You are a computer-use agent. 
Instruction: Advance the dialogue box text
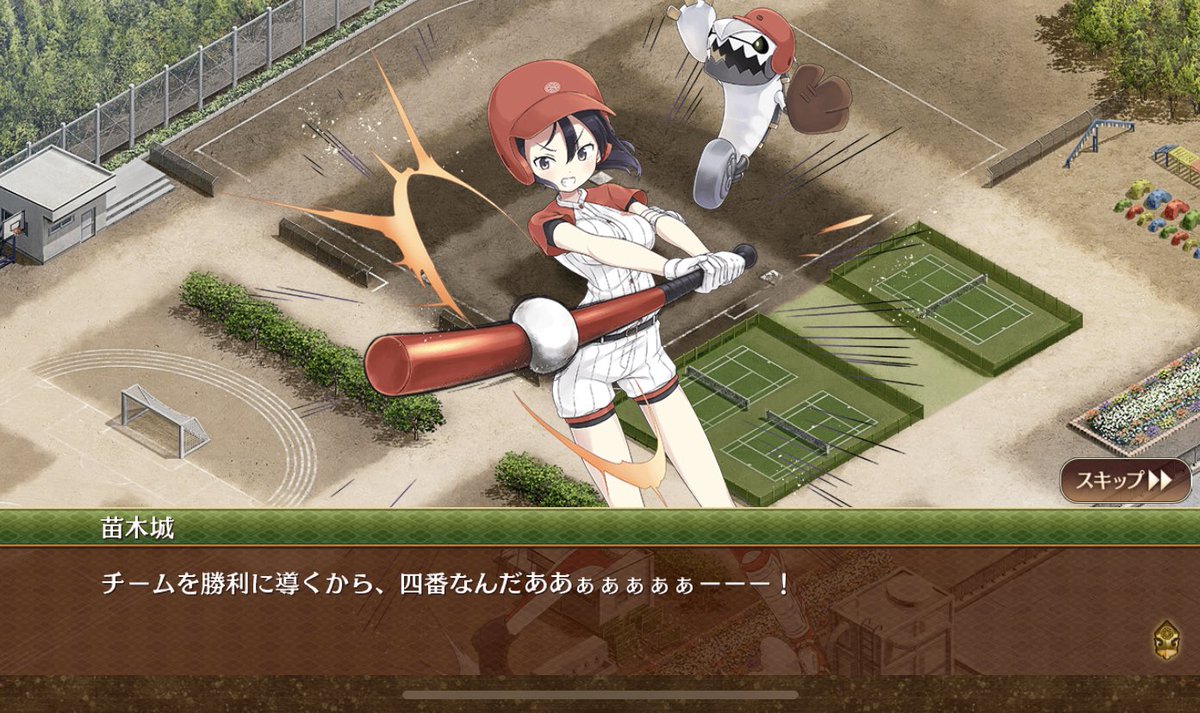pyautogui.click(x=600, y=610)
